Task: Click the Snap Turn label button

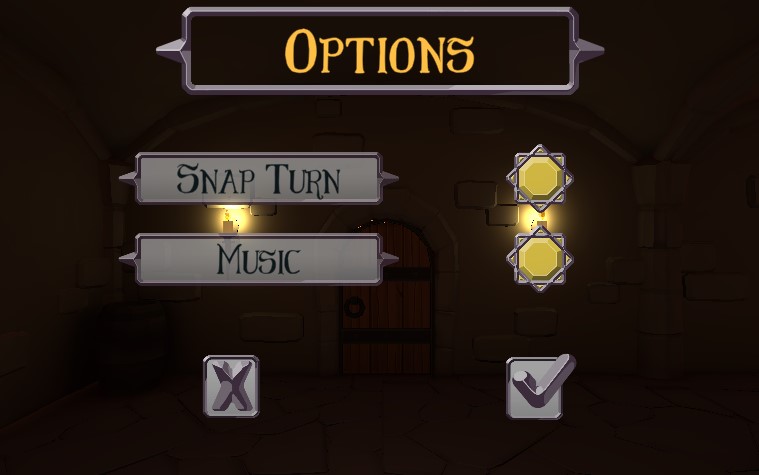Action: 258,179
